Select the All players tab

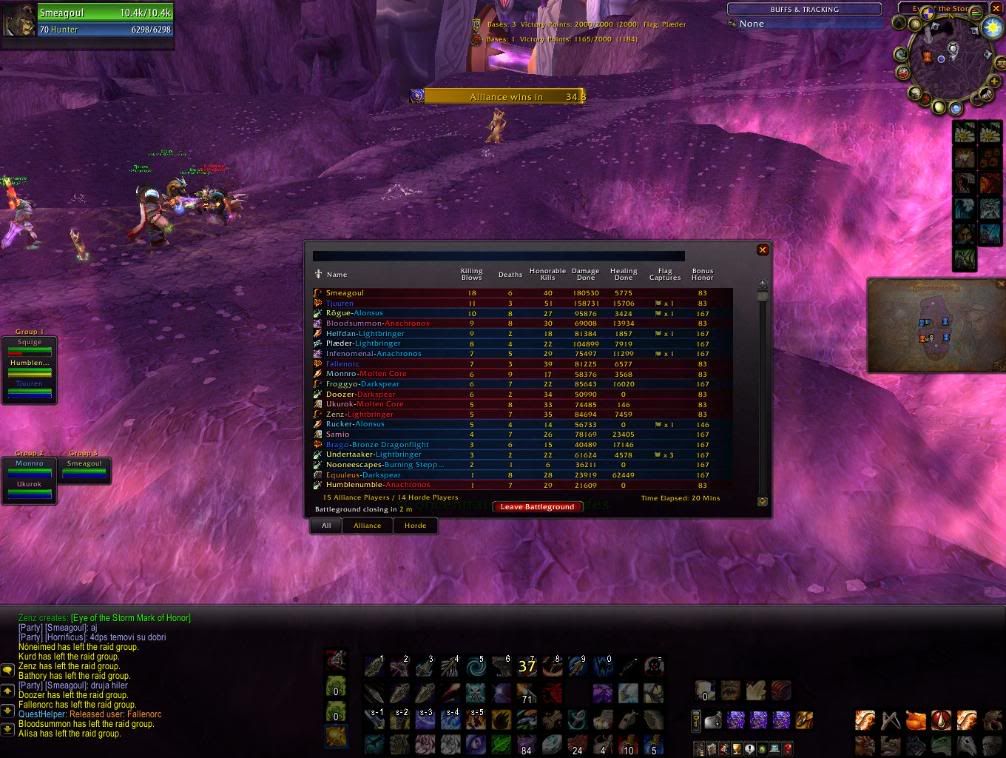pyautogui.click(x=325, y=525)
